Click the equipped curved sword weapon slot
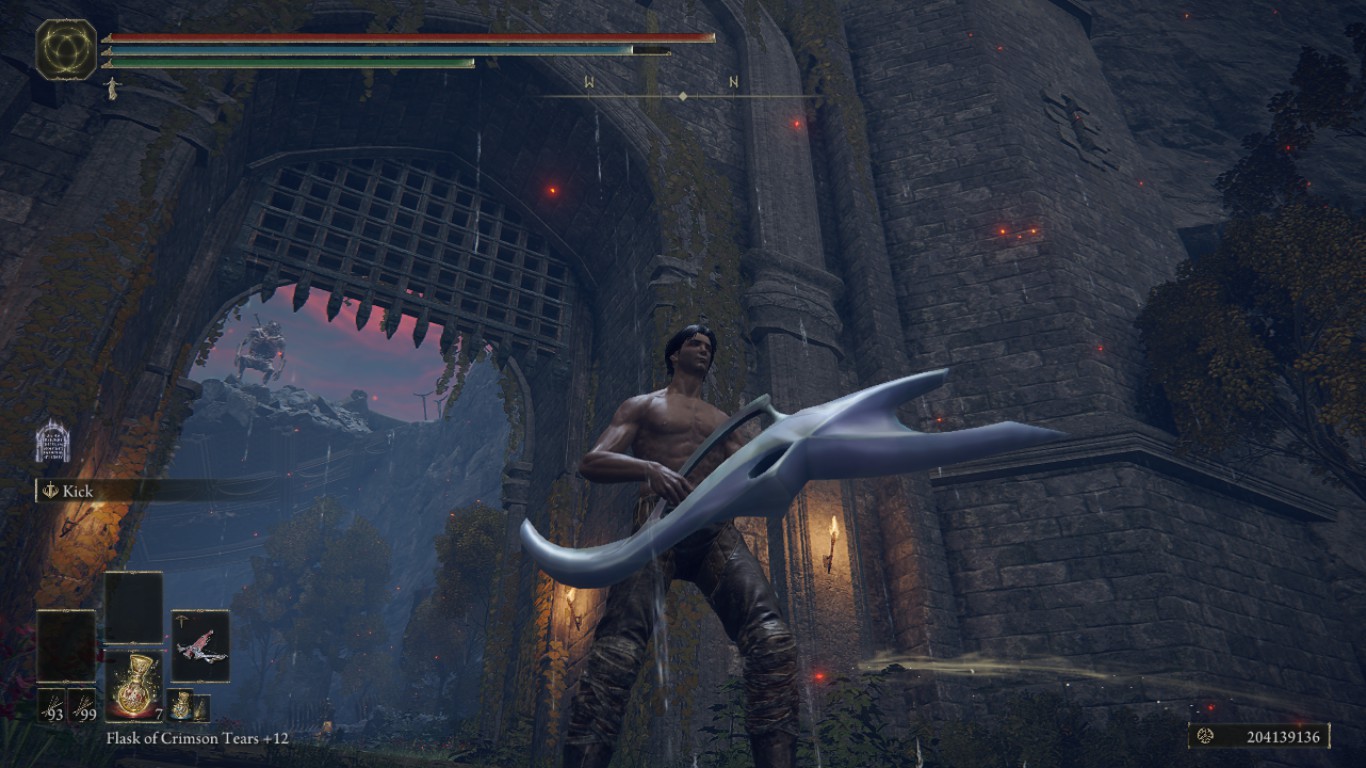This screenshot has width=1366, height=768. [x=200, y=646]
